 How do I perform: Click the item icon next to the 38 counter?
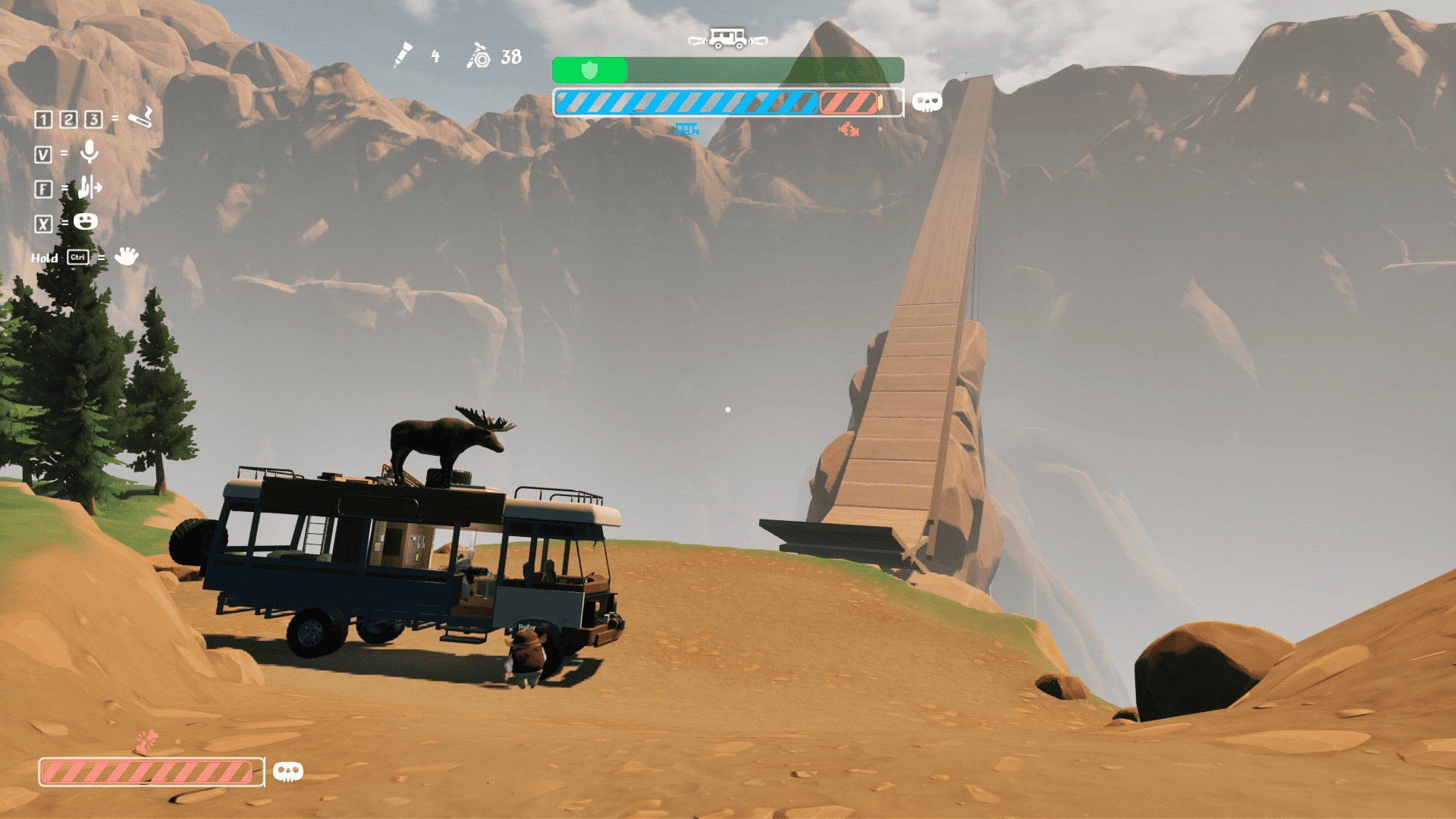(x=479, y=56)
